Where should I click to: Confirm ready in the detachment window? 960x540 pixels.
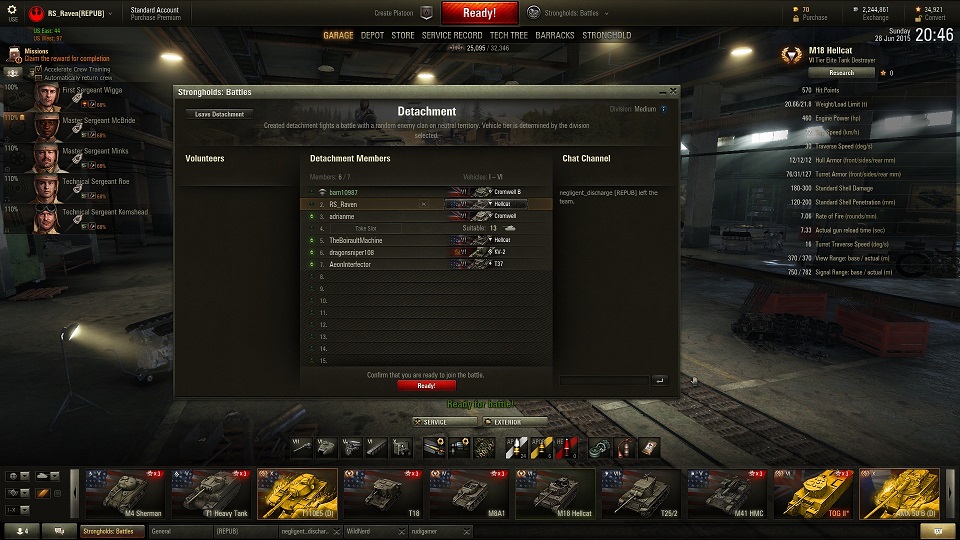pos(426,385)
